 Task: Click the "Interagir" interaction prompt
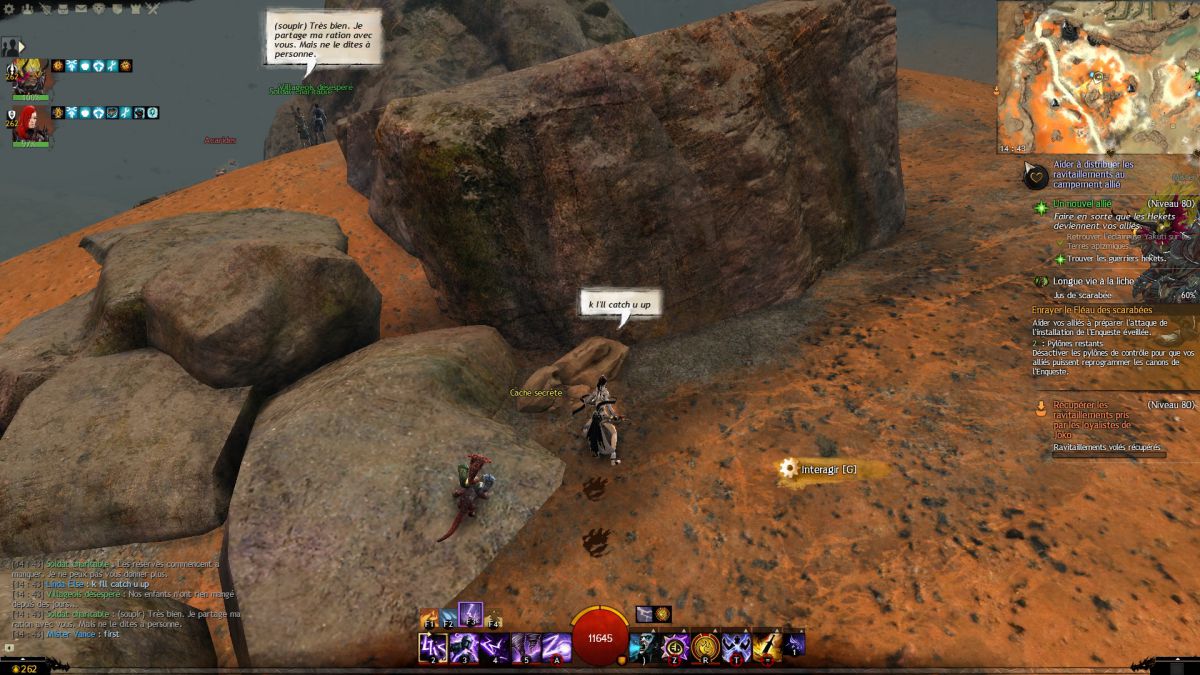point(821,469)
